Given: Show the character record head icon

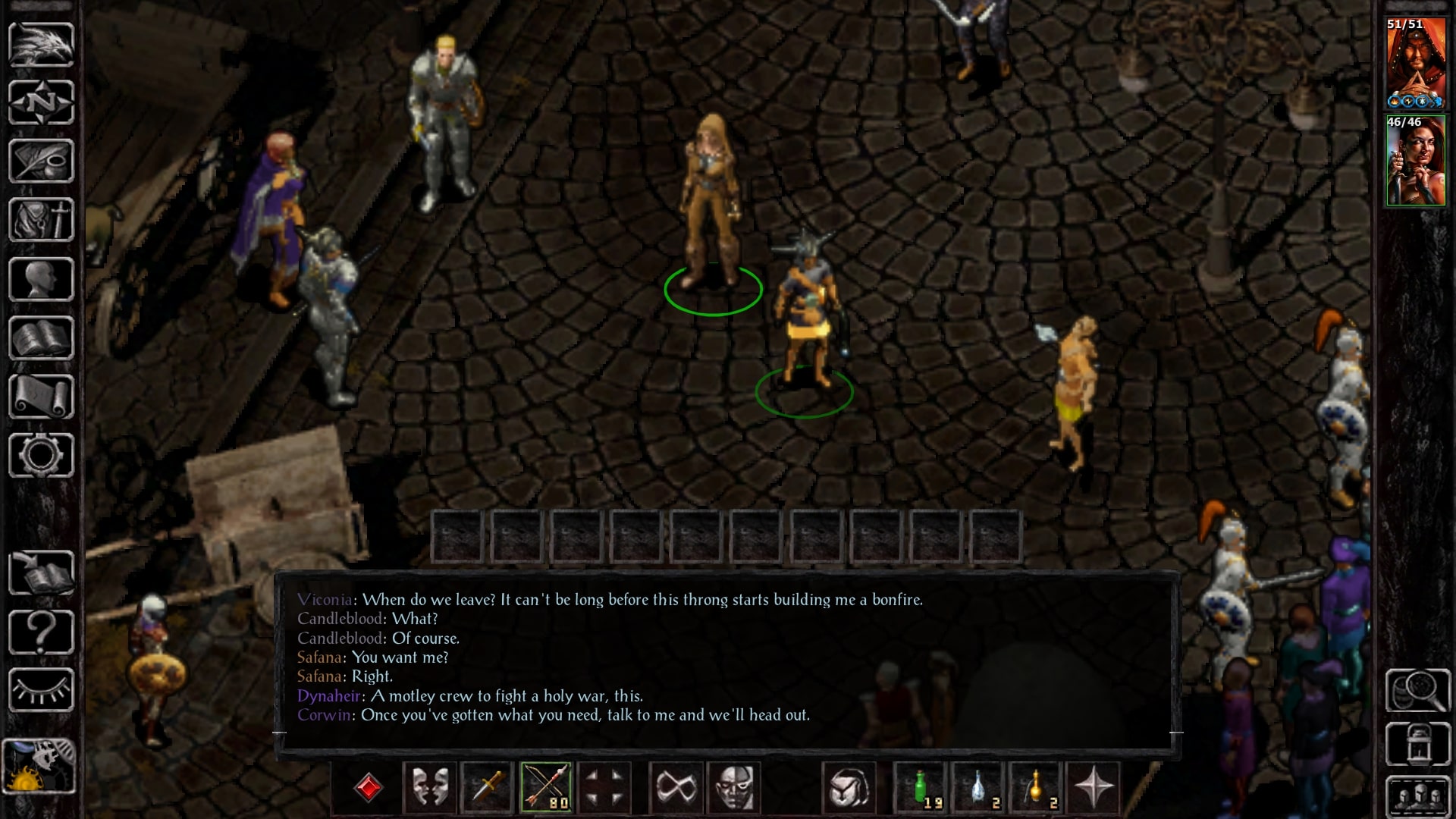Looking at the screenshot, I should point(41,279).
